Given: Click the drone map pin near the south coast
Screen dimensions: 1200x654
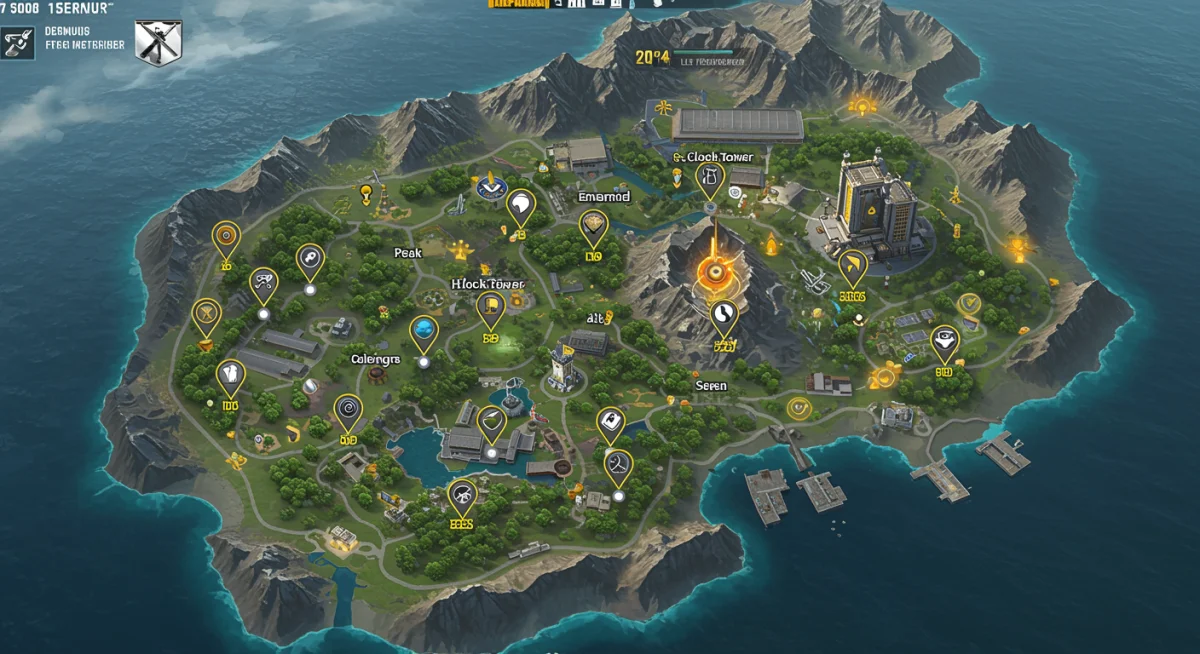Looking at the screenshot, I should coord(461,493).
